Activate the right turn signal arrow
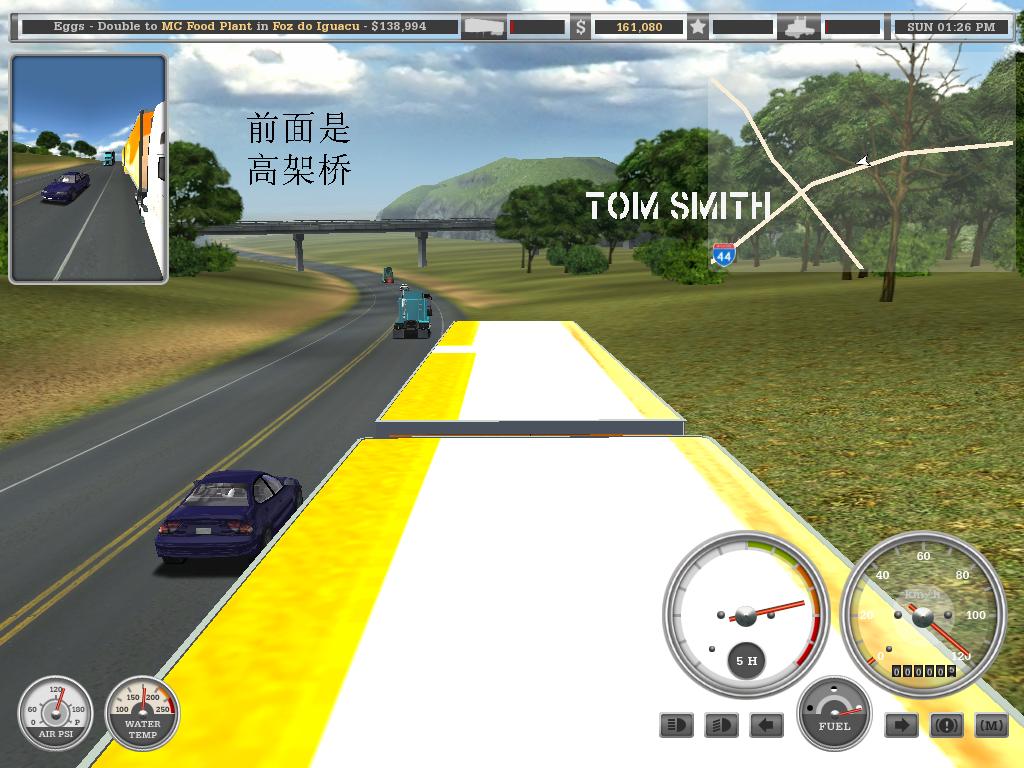 (x=901, y=725)
